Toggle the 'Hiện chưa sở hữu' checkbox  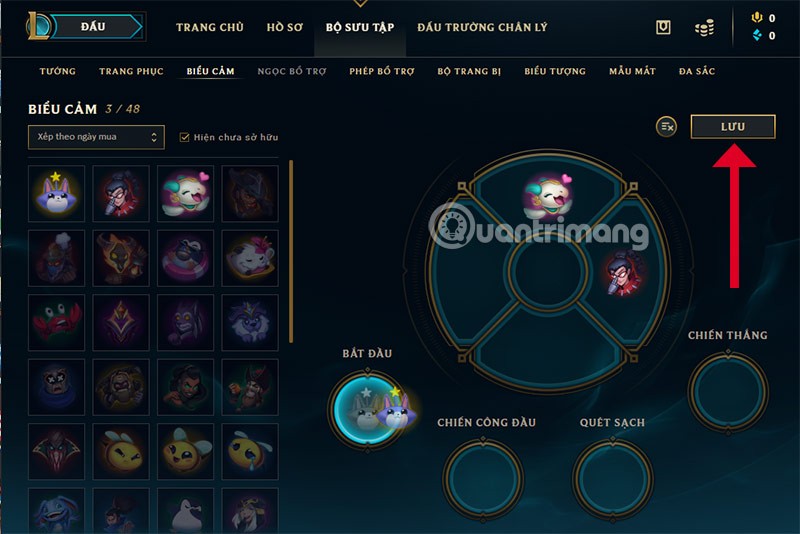coord(184,137)
